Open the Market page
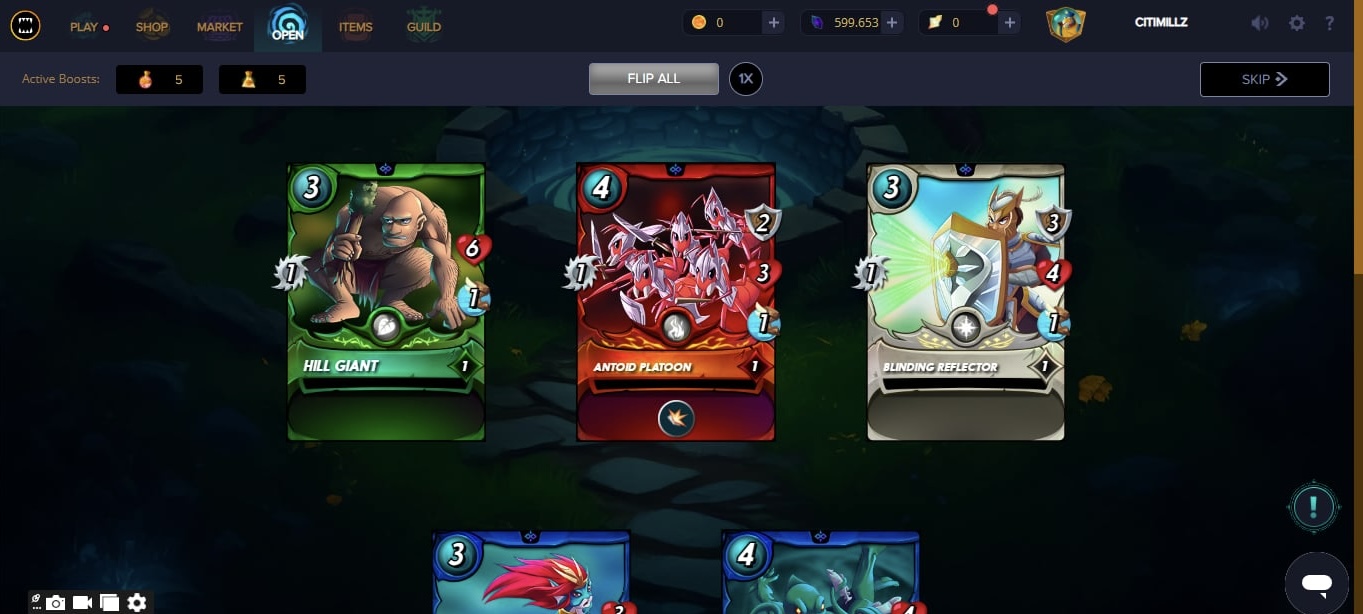The height and width of the screenshot is (614, 1363). coord(219,26)
